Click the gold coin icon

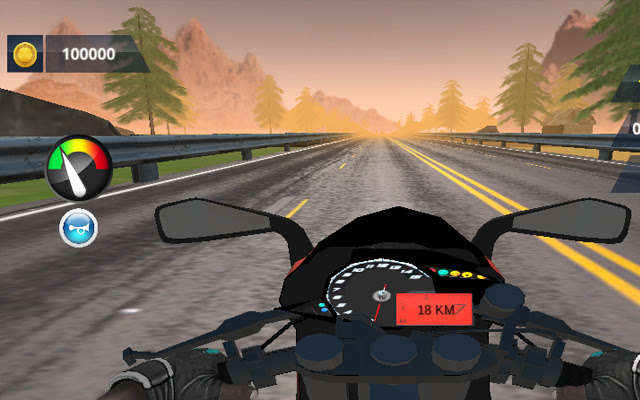(x=25, y=54)
